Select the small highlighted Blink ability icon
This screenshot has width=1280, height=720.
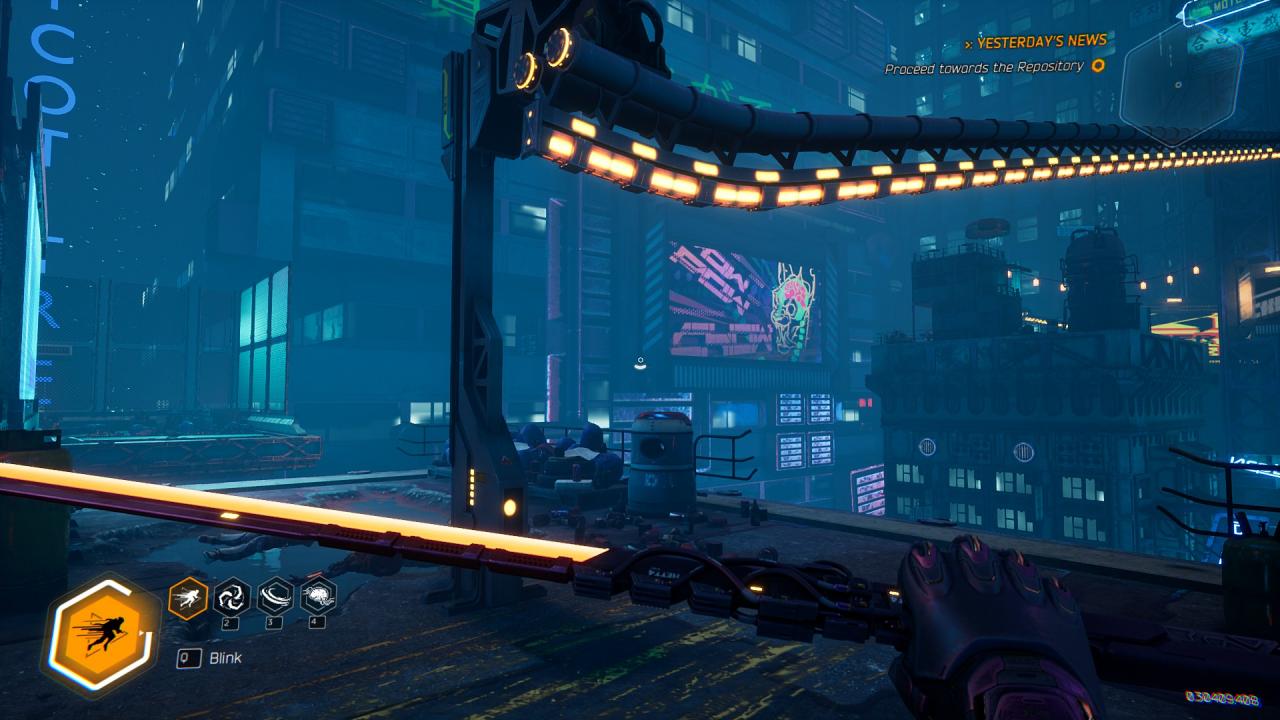[x=188, y=598]
